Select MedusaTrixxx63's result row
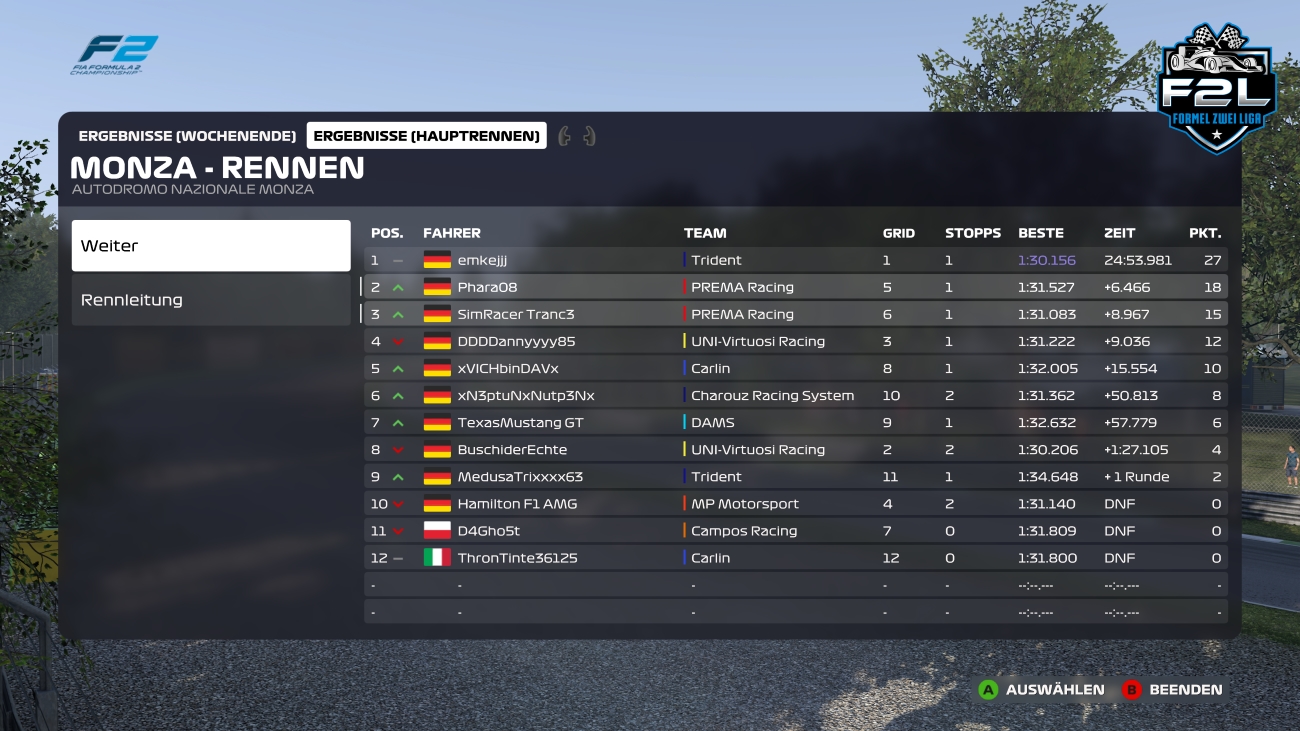 coord(795,477)
